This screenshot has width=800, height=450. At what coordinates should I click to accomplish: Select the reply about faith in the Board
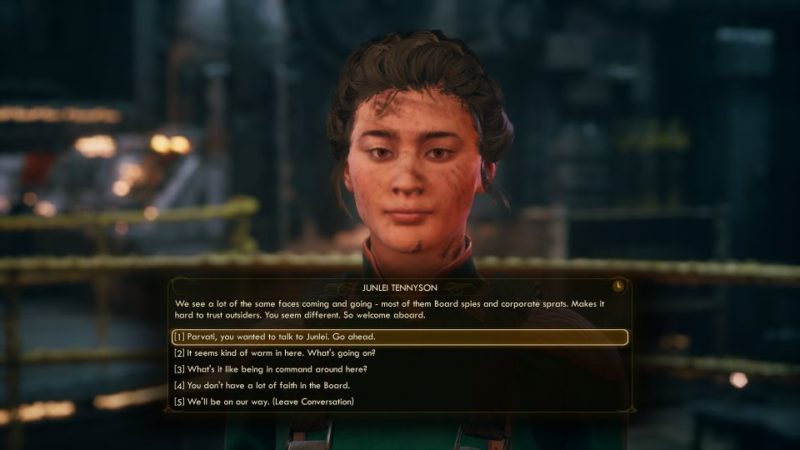click(x=262, y=385)
